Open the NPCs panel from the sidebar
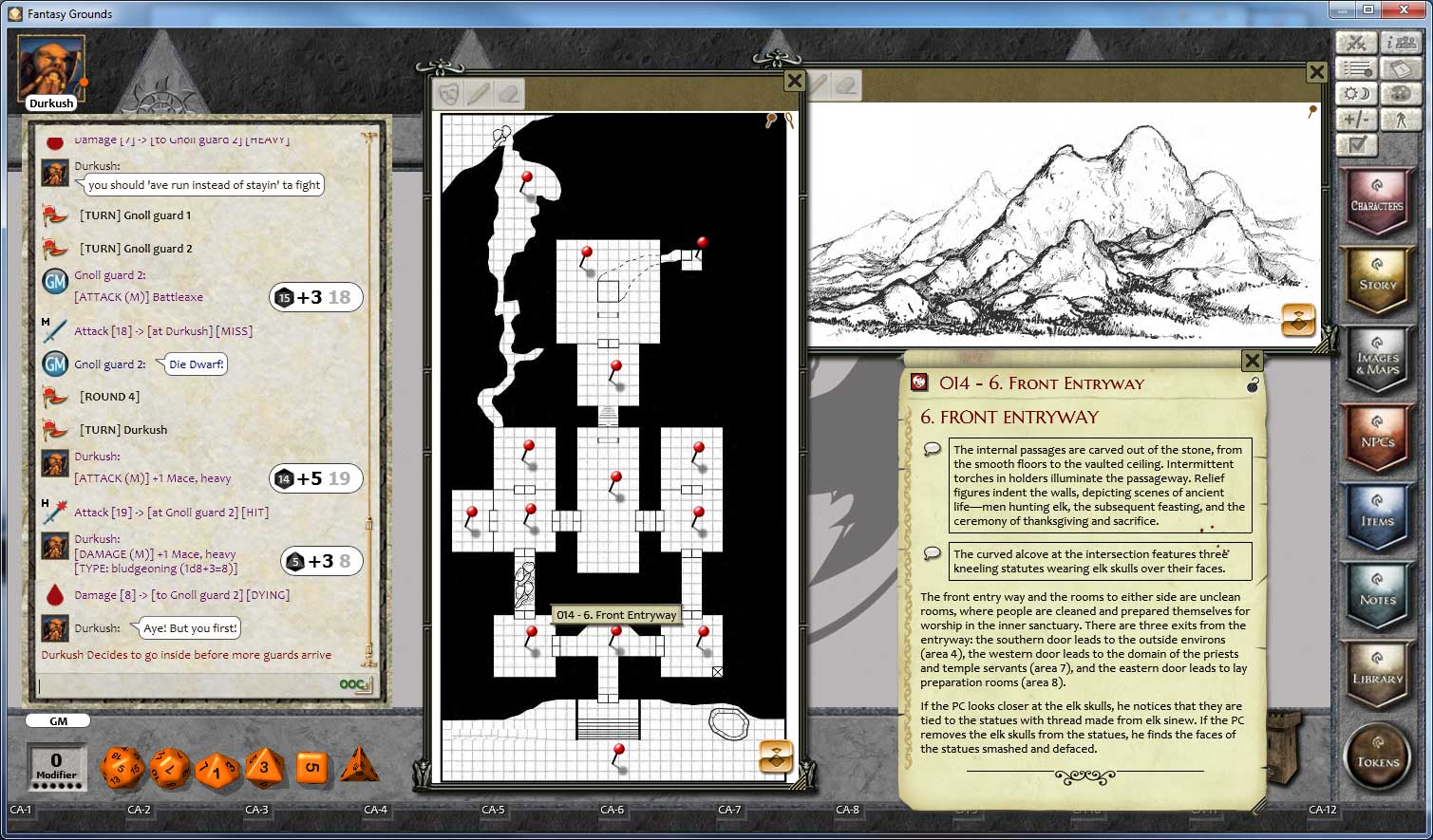The image size is (1433, 840). (1378, 439)
